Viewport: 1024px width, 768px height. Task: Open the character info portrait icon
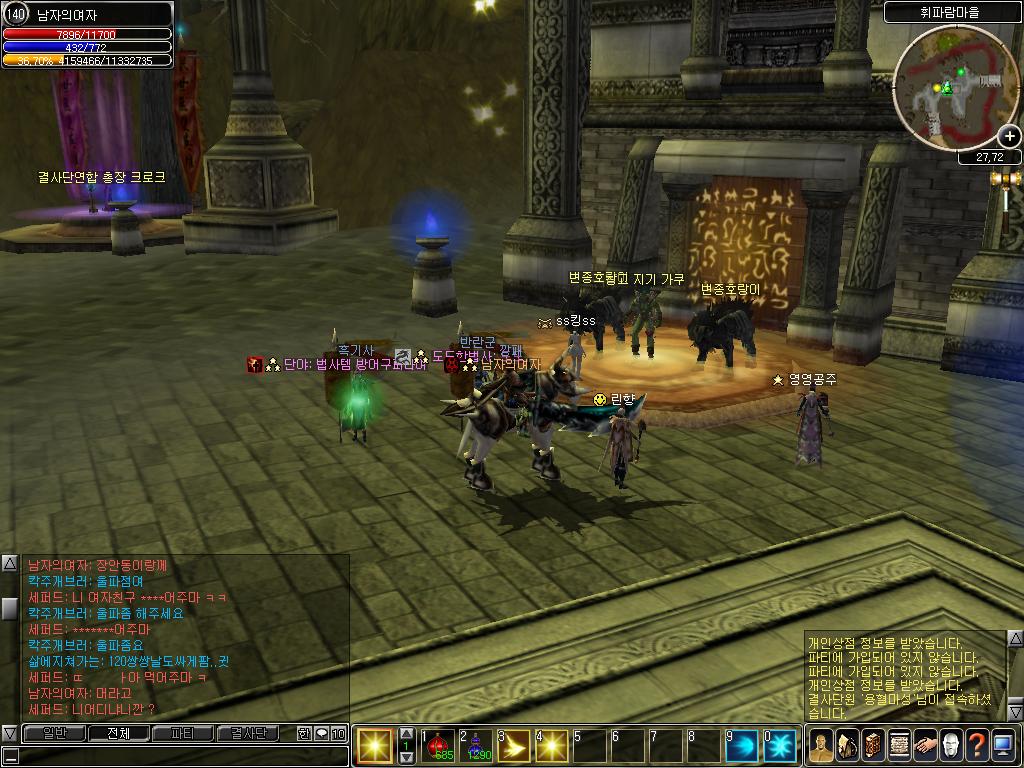tap(821, 745)
